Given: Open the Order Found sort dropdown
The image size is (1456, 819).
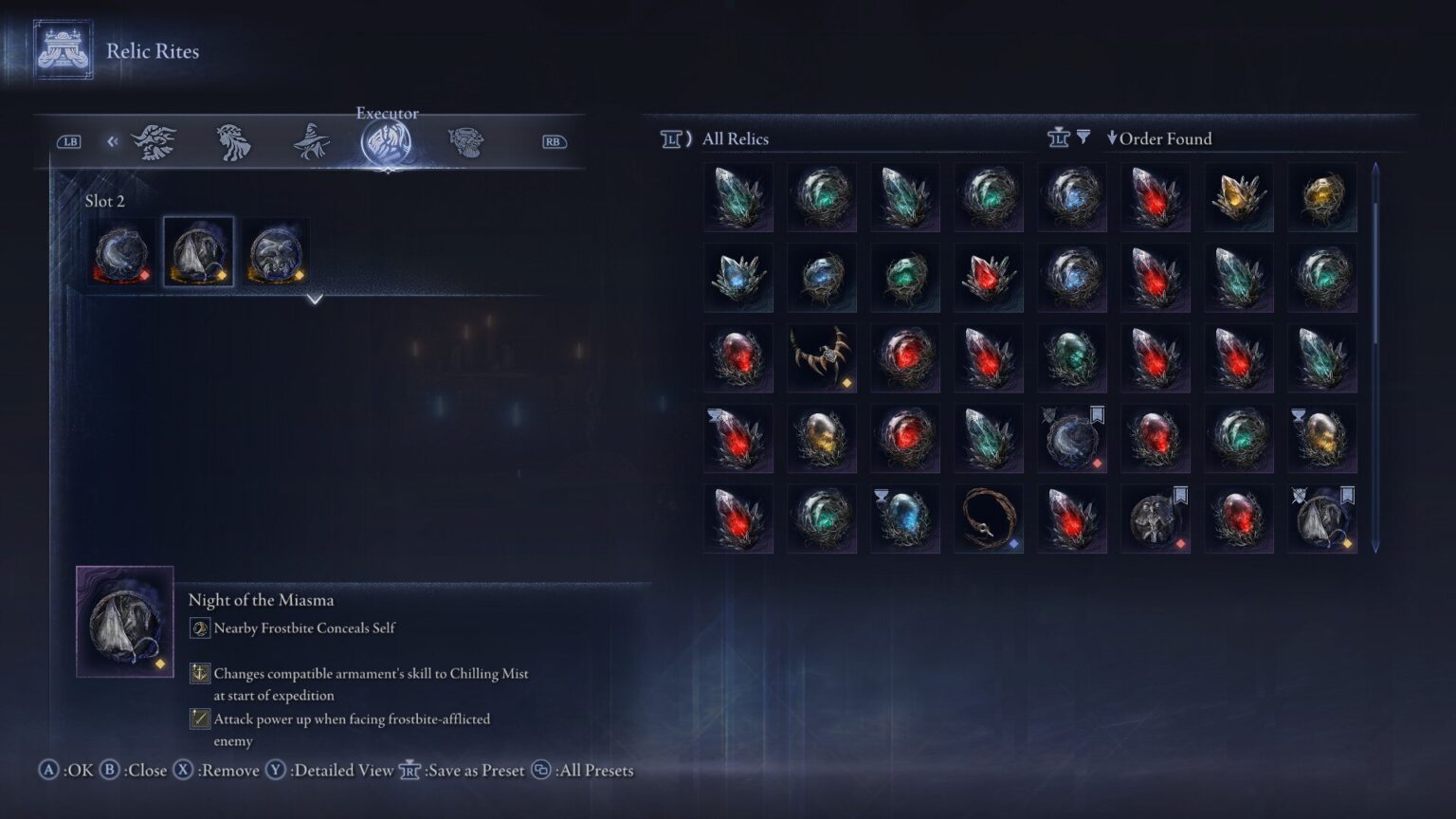Looking at the screenshot, I should pos(1159,138).
